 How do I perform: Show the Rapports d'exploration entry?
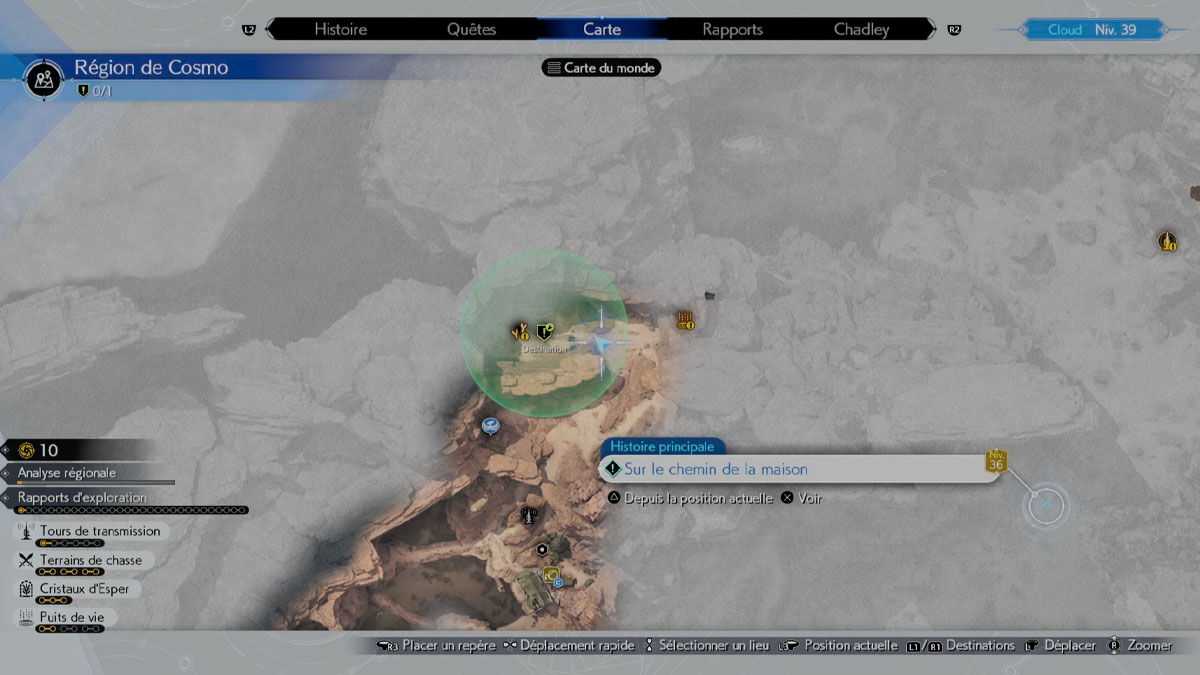click(82, 497)
